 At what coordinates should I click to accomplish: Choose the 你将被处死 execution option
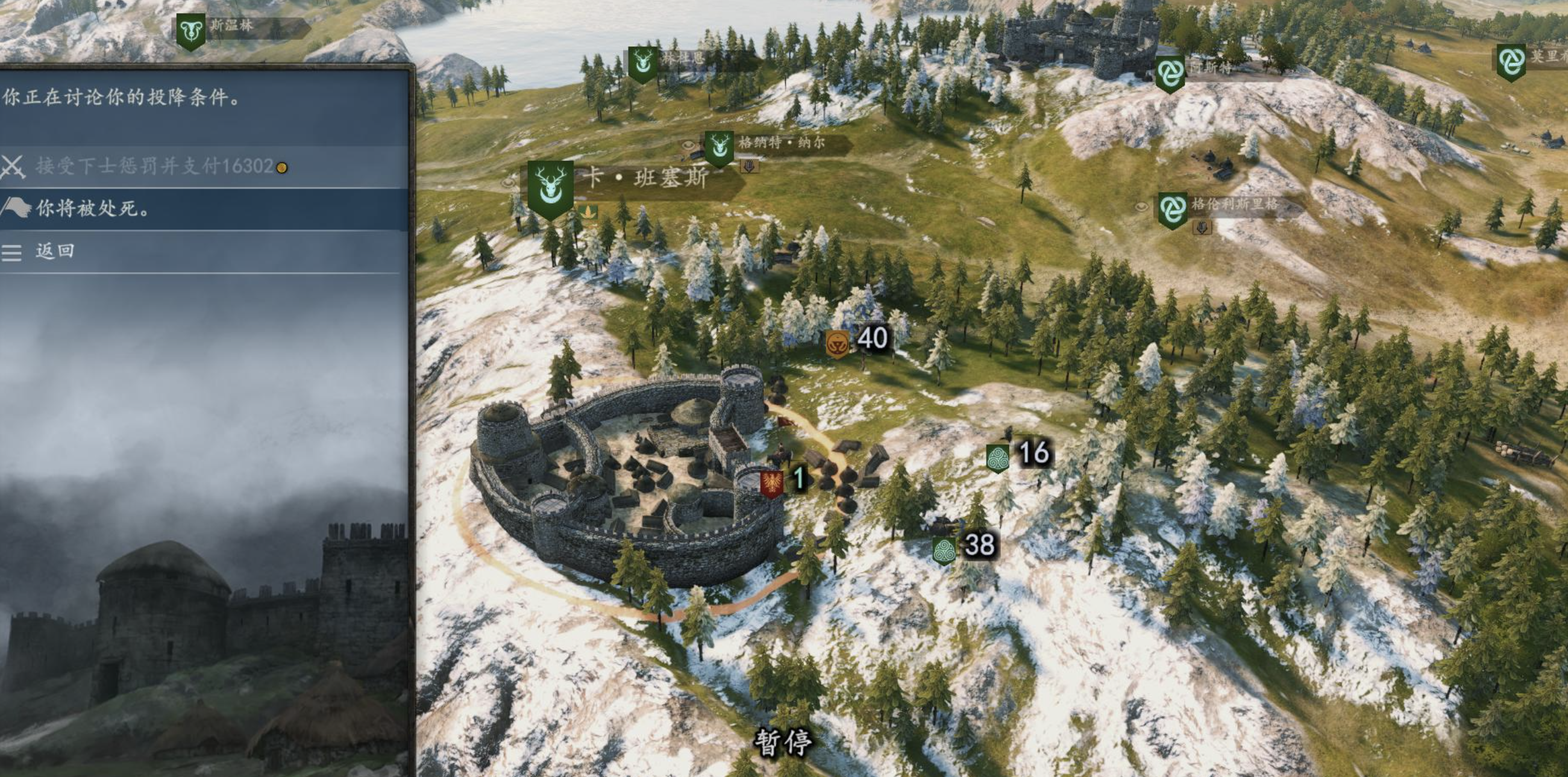pyautogui.click(x=92, y=208)
